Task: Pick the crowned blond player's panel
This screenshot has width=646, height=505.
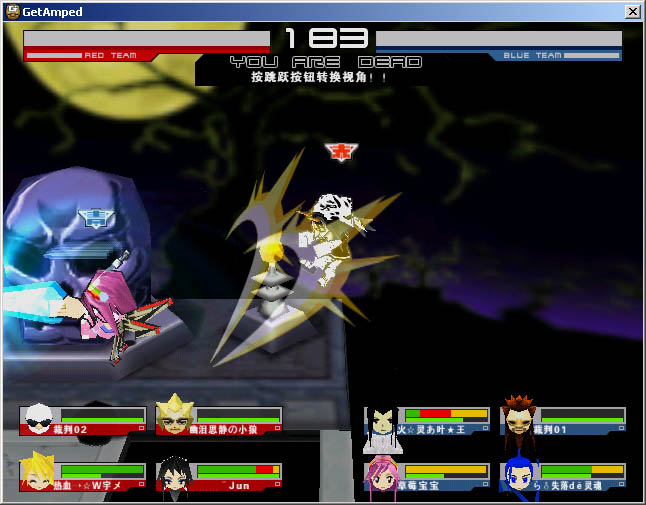Action: click(219, 420)
